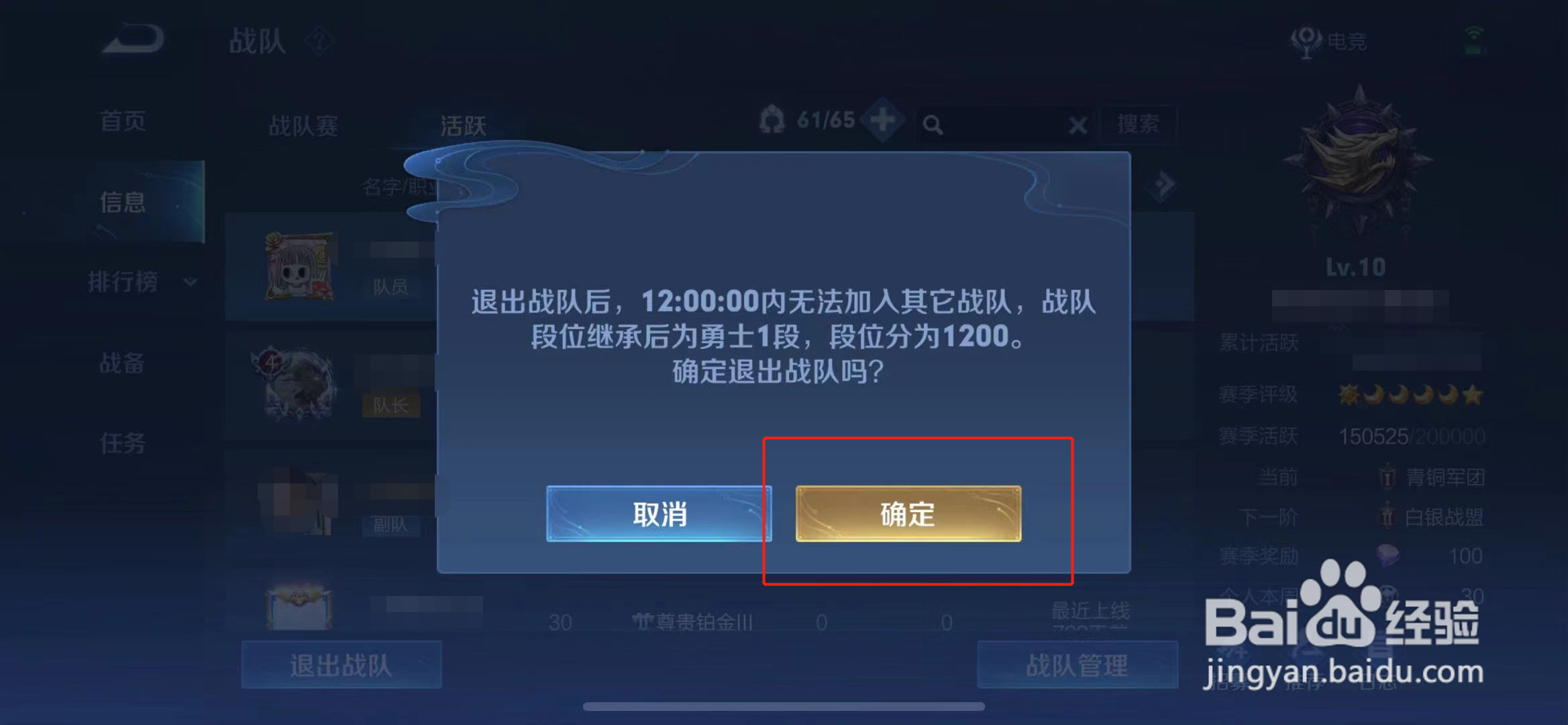This screenshot has width=1568, height=725.
Task: Tap the magnifier icon in the search bar
Action: 934,125
